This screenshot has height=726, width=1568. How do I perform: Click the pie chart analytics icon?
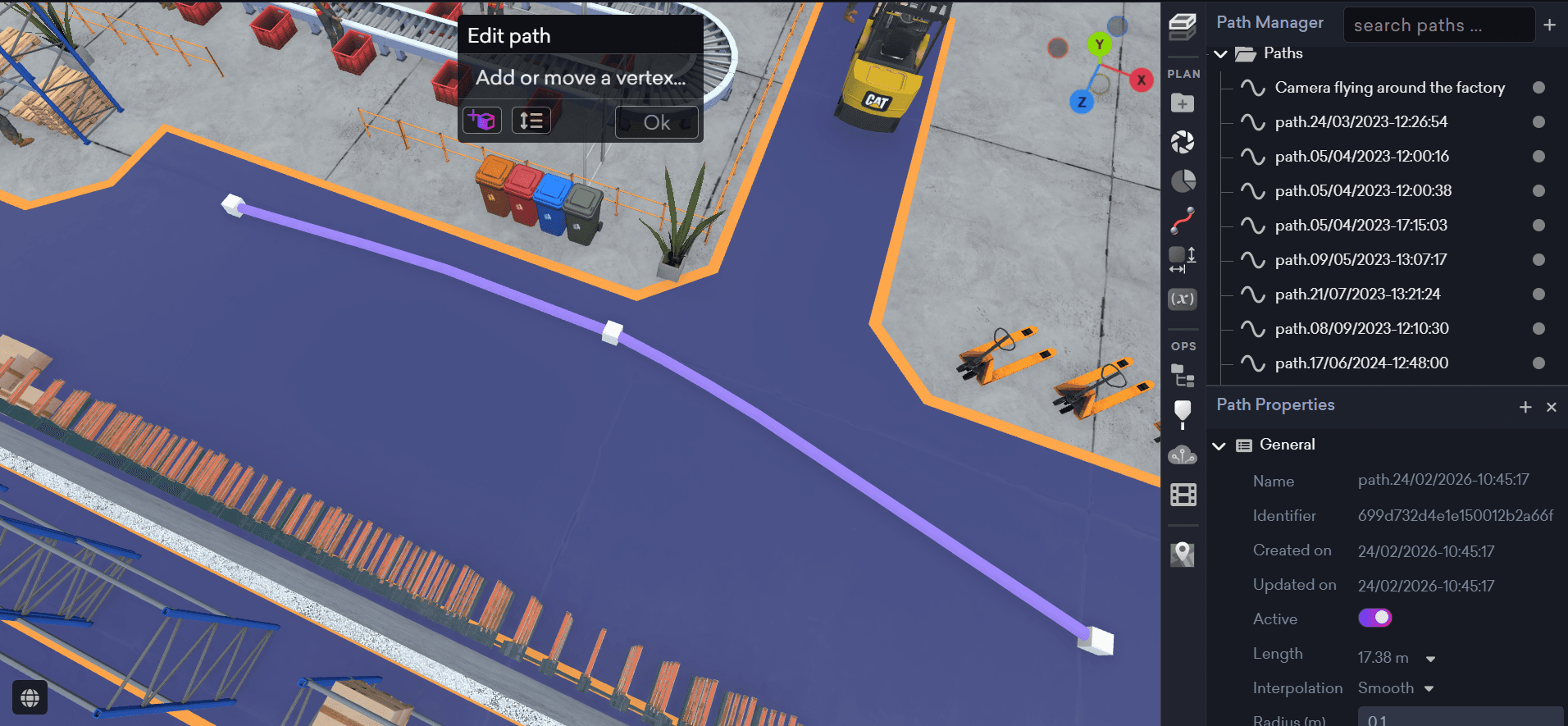tap(1183, 180)
